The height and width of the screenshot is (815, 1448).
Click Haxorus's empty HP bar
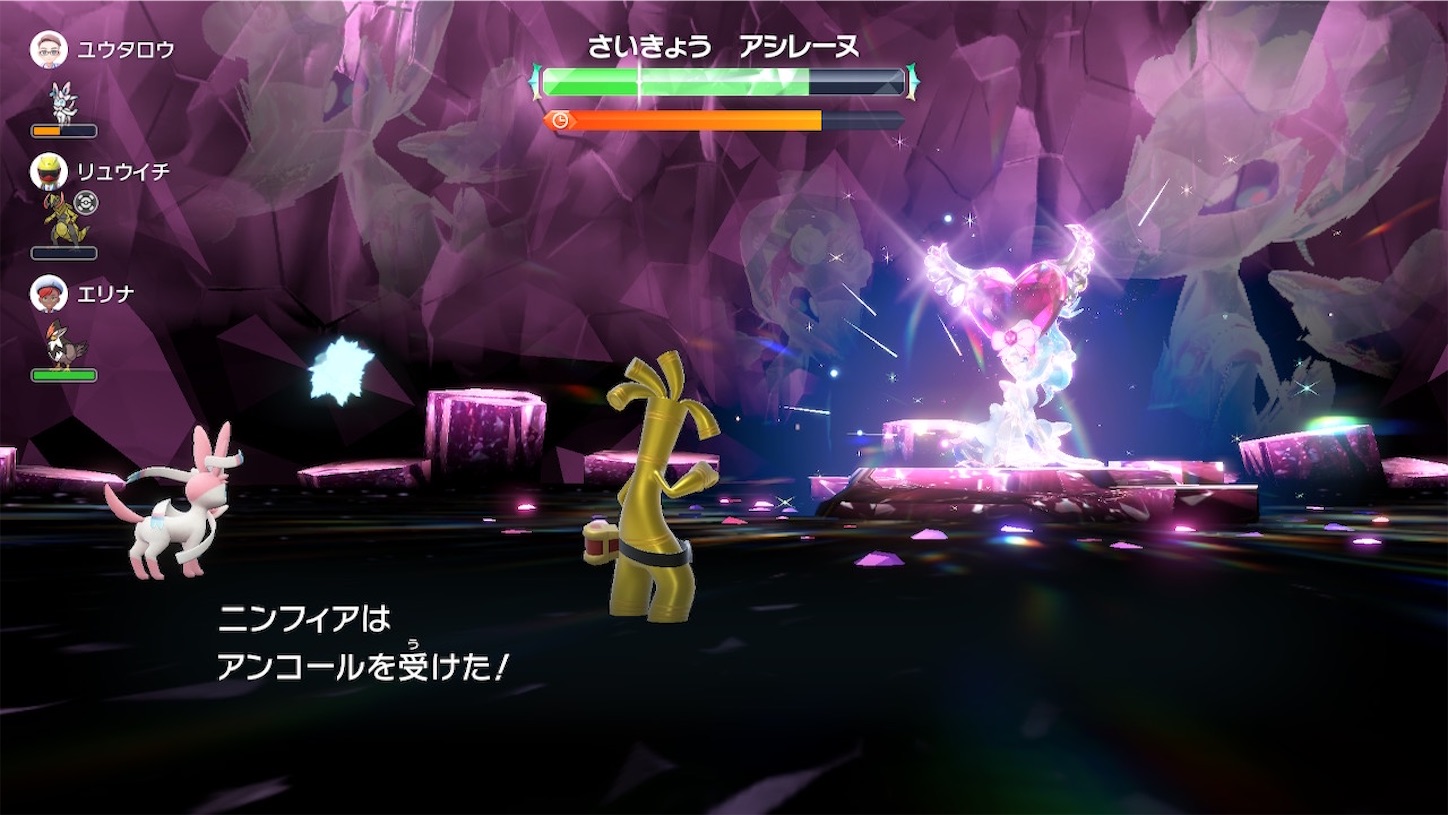click(x=63, y=253)
